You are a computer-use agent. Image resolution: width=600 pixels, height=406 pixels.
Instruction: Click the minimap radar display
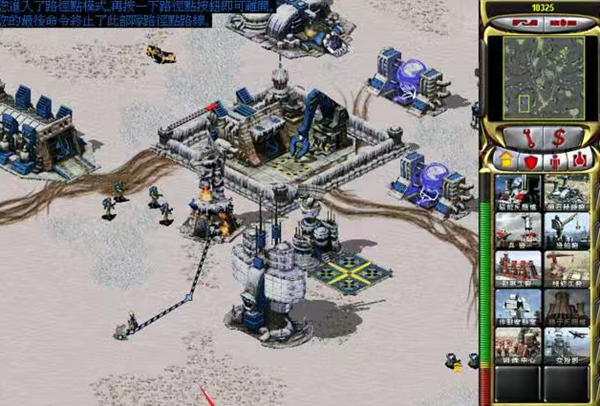click(539, 74)
